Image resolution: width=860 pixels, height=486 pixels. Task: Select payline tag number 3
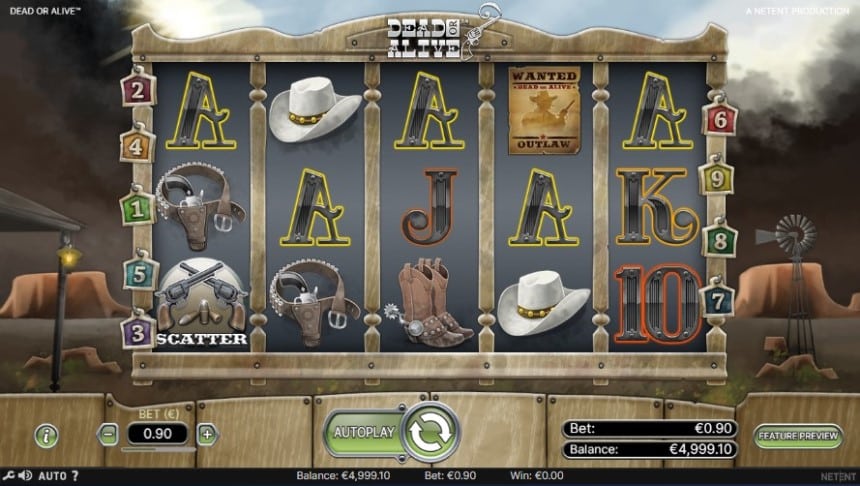[x=137, y=331]
